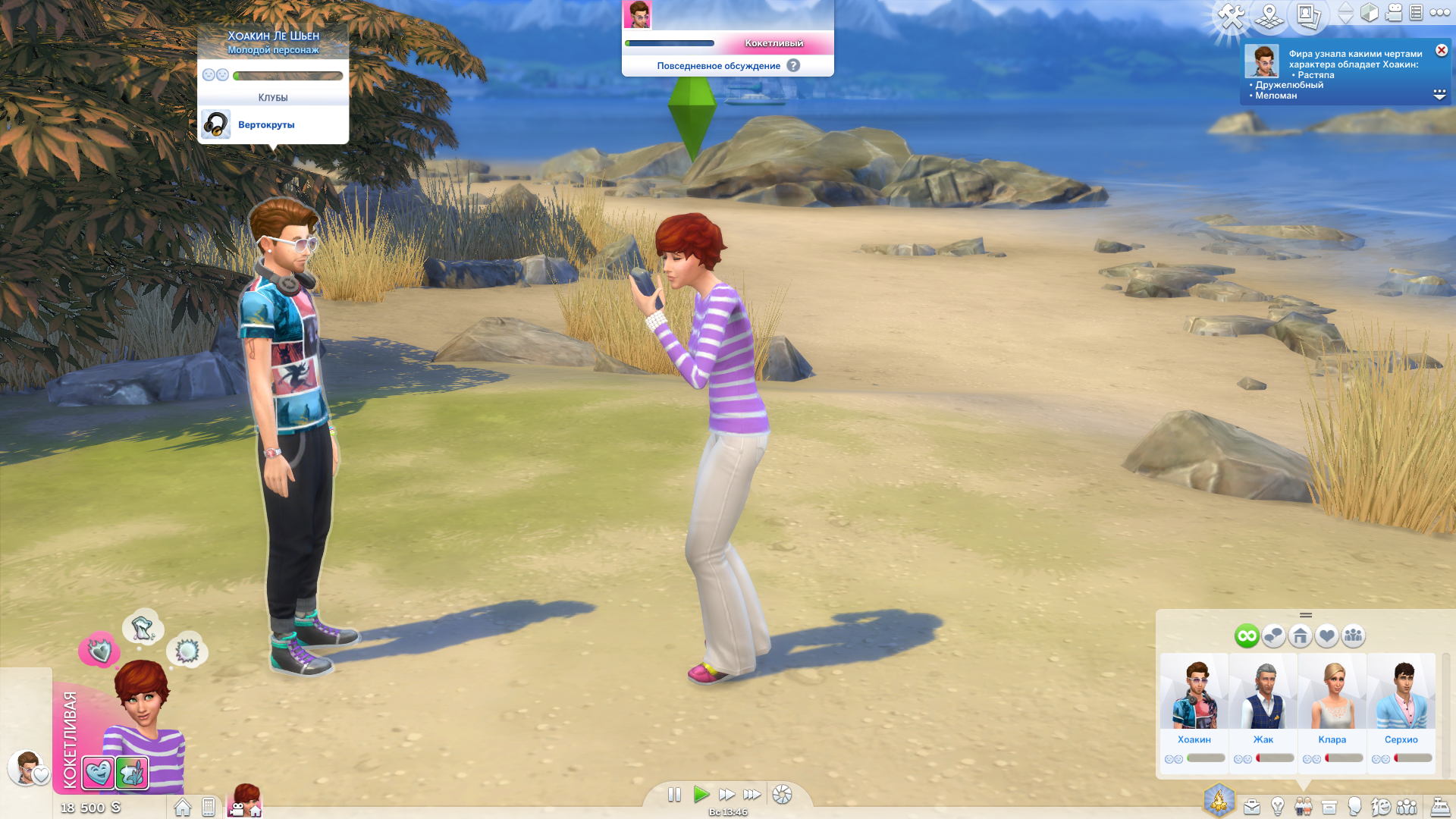Click the flirty heart moodlet

(x=98, y=773)
